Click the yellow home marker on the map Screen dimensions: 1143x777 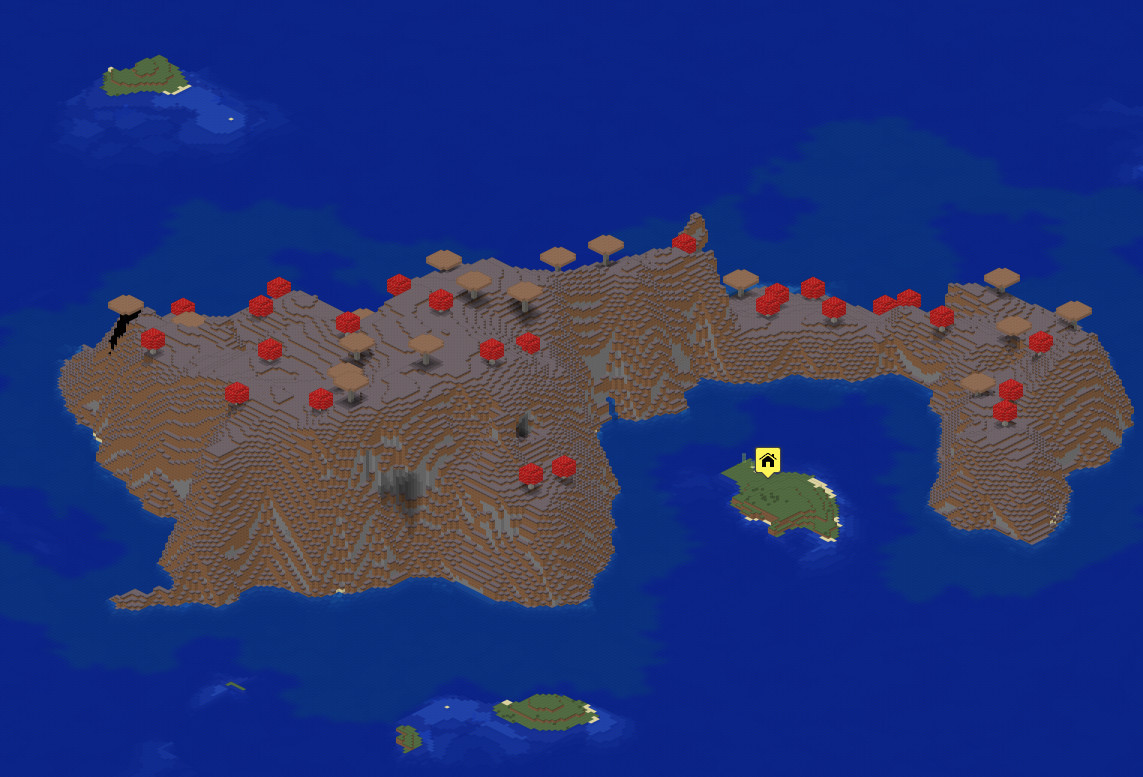coord(767,461)
